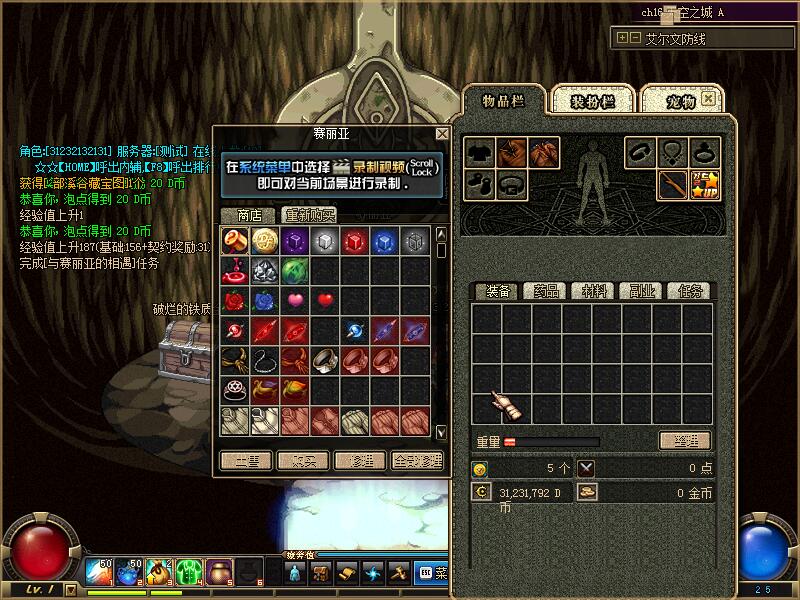Switch to the 商店 shop tab
The image size is (800, 600).
[249, 215]
